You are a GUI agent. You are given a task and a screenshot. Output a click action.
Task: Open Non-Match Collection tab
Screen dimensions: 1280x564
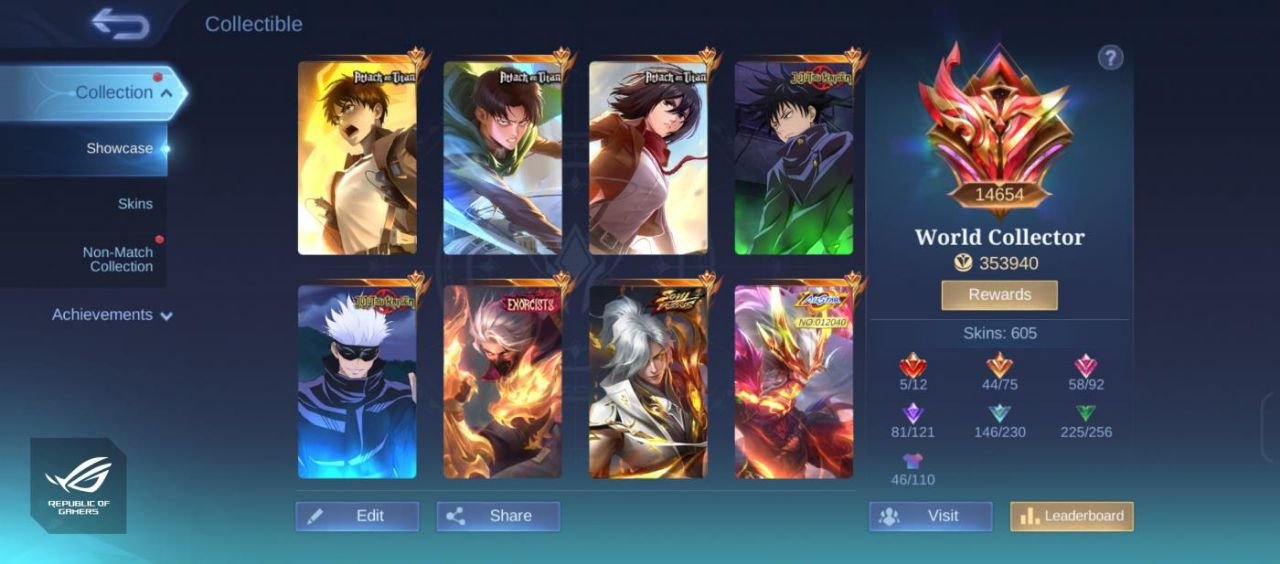[118, 259]
